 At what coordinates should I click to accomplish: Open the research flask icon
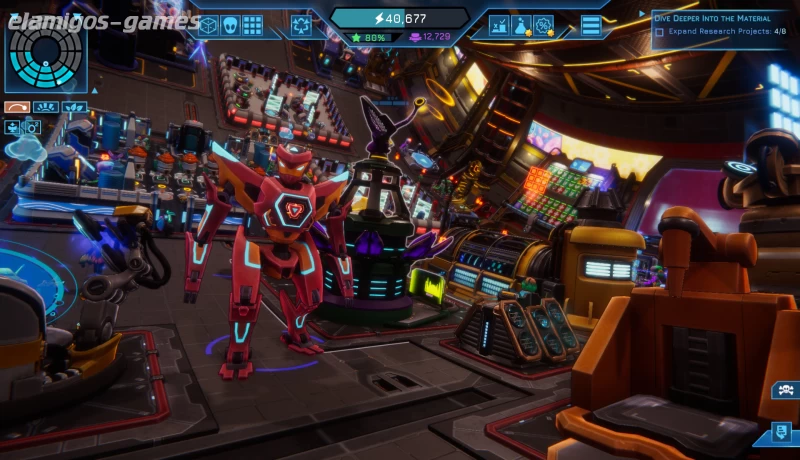[522, 25]
